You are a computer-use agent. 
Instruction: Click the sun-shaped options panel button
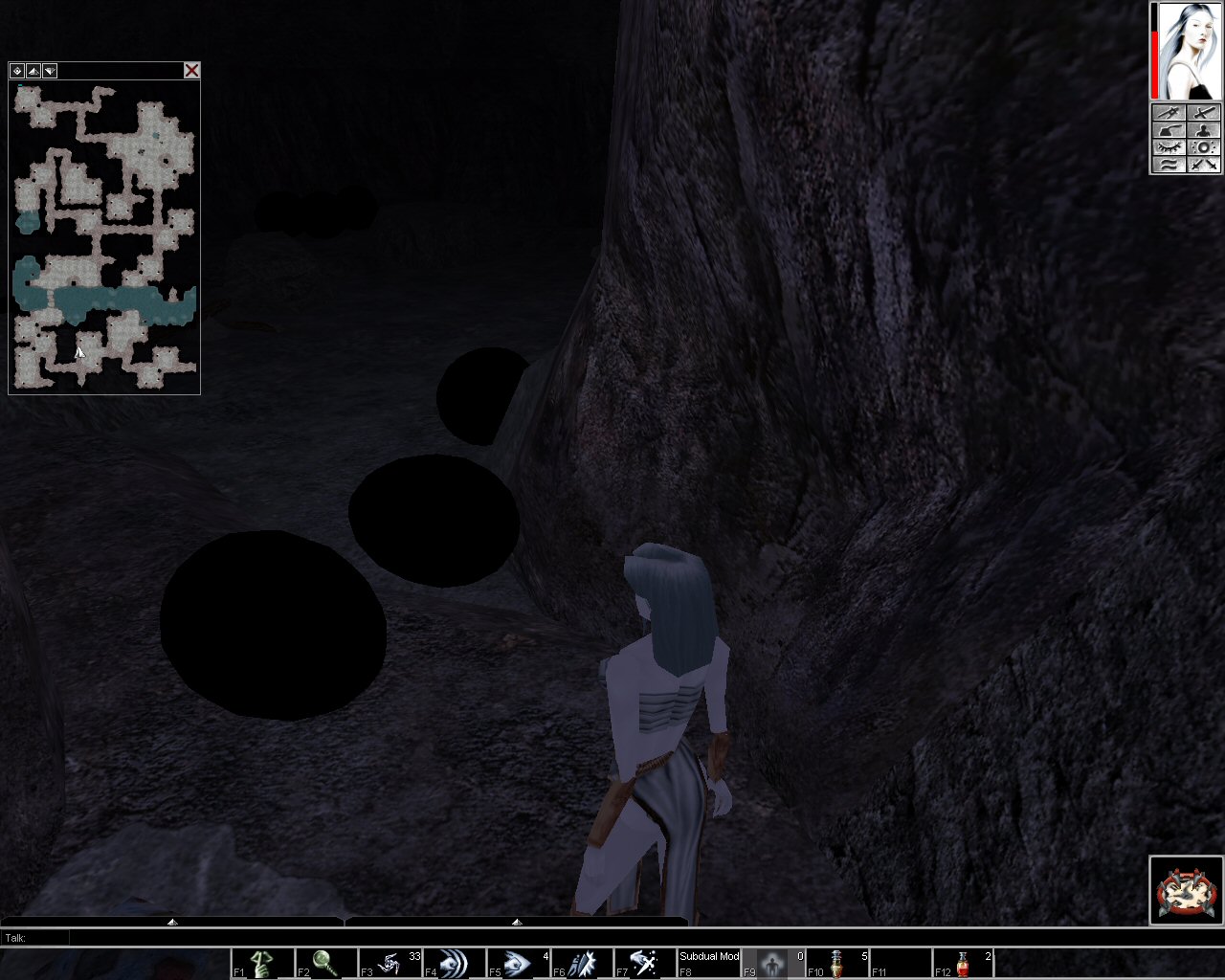point(1204,148)
